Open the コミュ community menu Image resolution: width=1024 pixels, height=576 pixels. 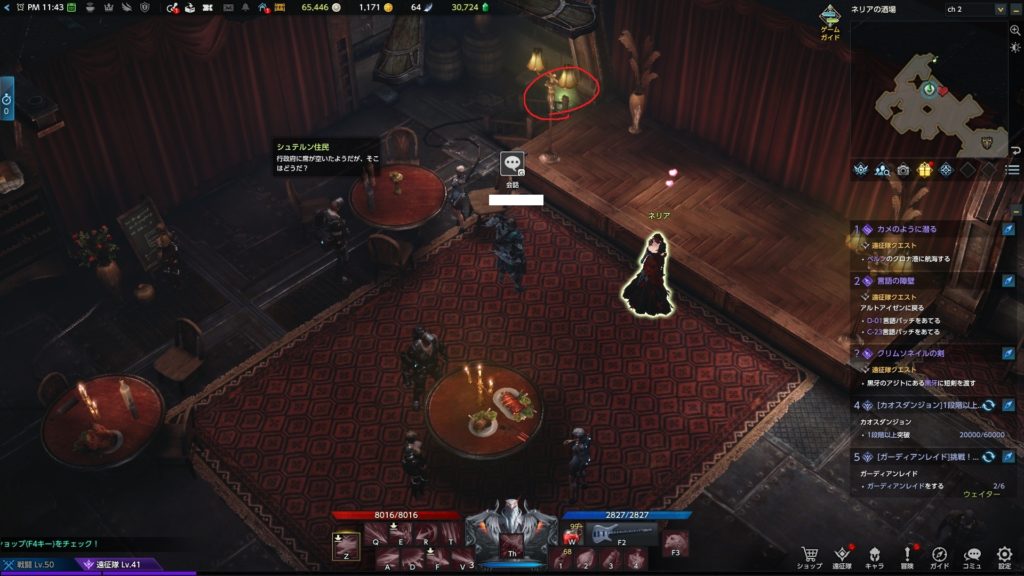972,555
